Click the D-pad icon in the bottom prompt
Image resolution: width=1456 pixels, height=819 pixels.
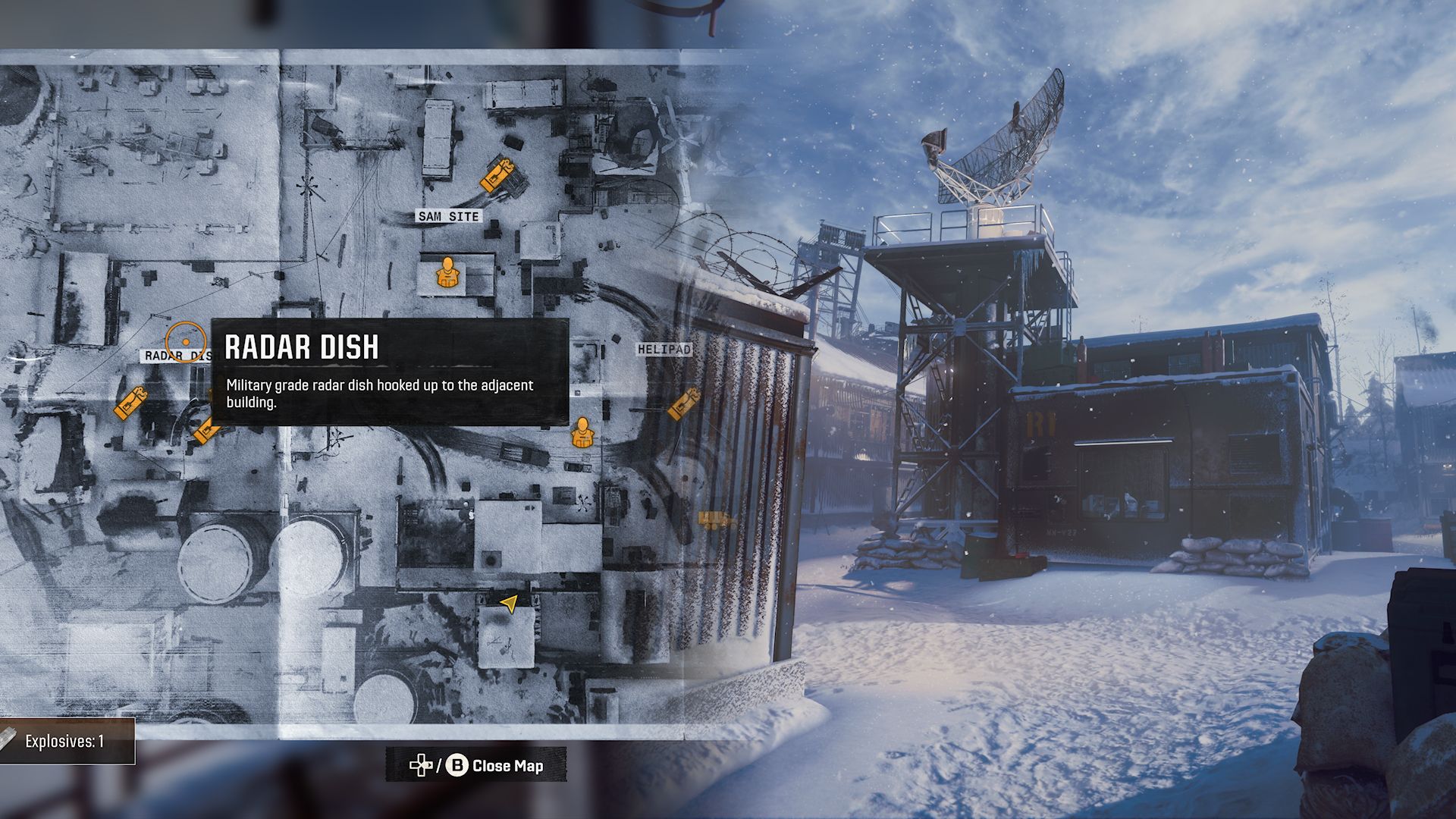[x=422, y=766]
